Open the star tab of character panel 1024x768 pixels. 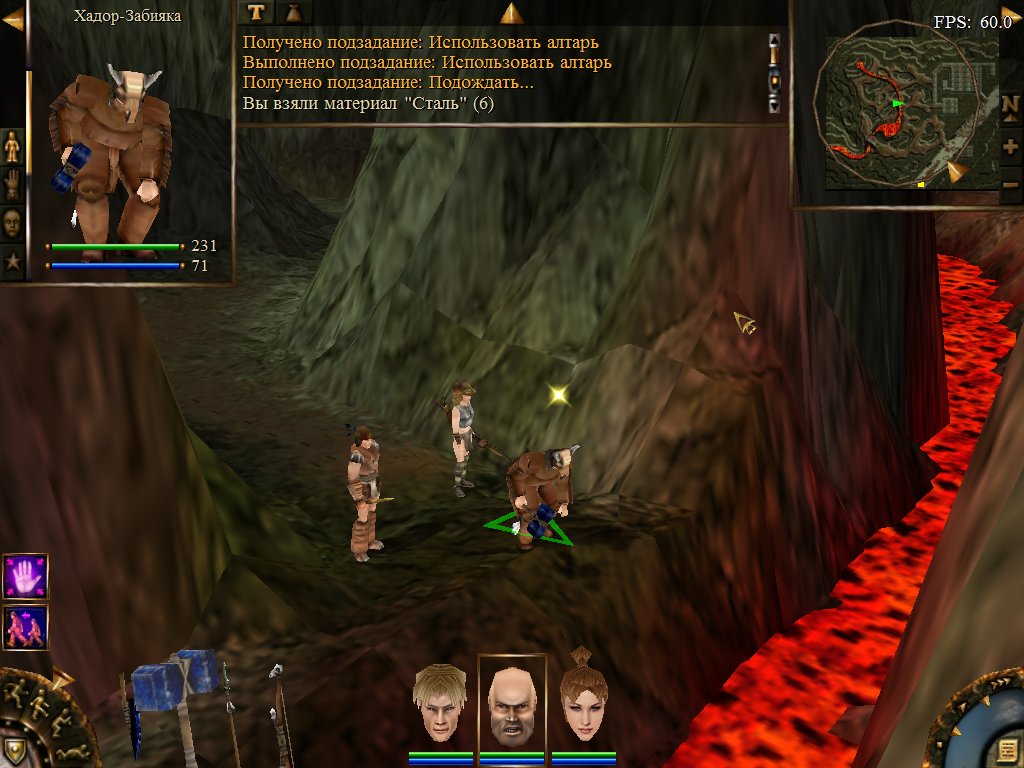coord(12,262)
